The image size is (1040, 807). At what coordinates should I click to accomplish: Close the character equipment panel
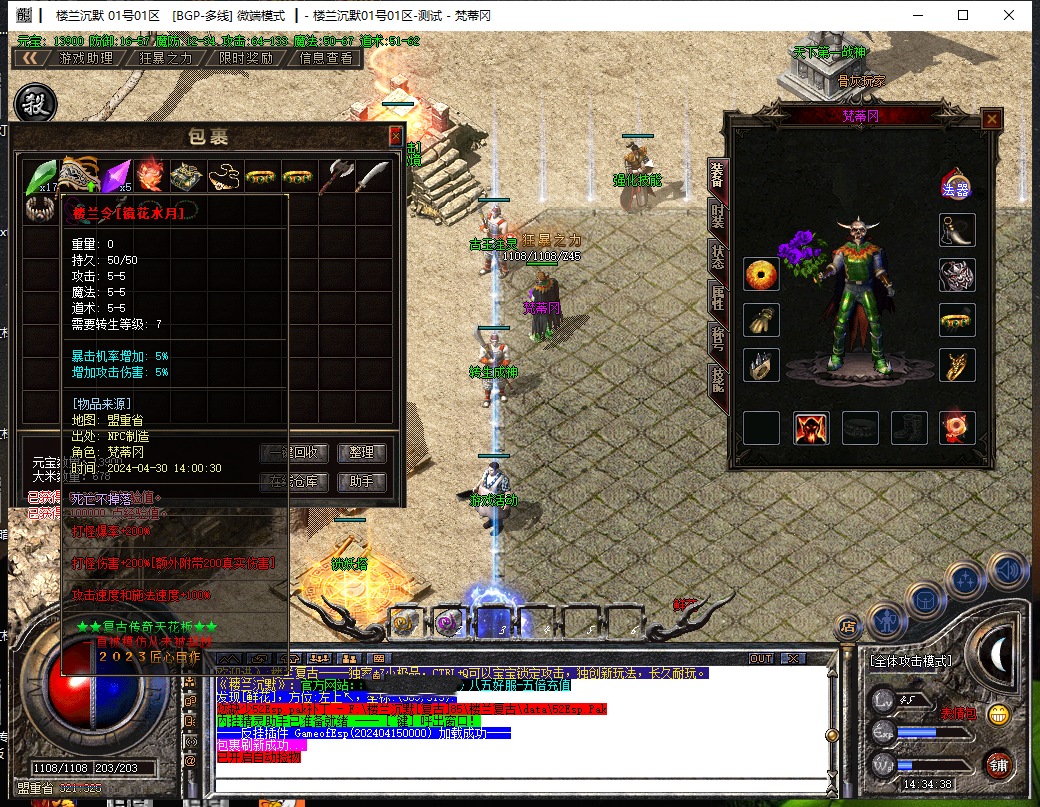(991, 119)
